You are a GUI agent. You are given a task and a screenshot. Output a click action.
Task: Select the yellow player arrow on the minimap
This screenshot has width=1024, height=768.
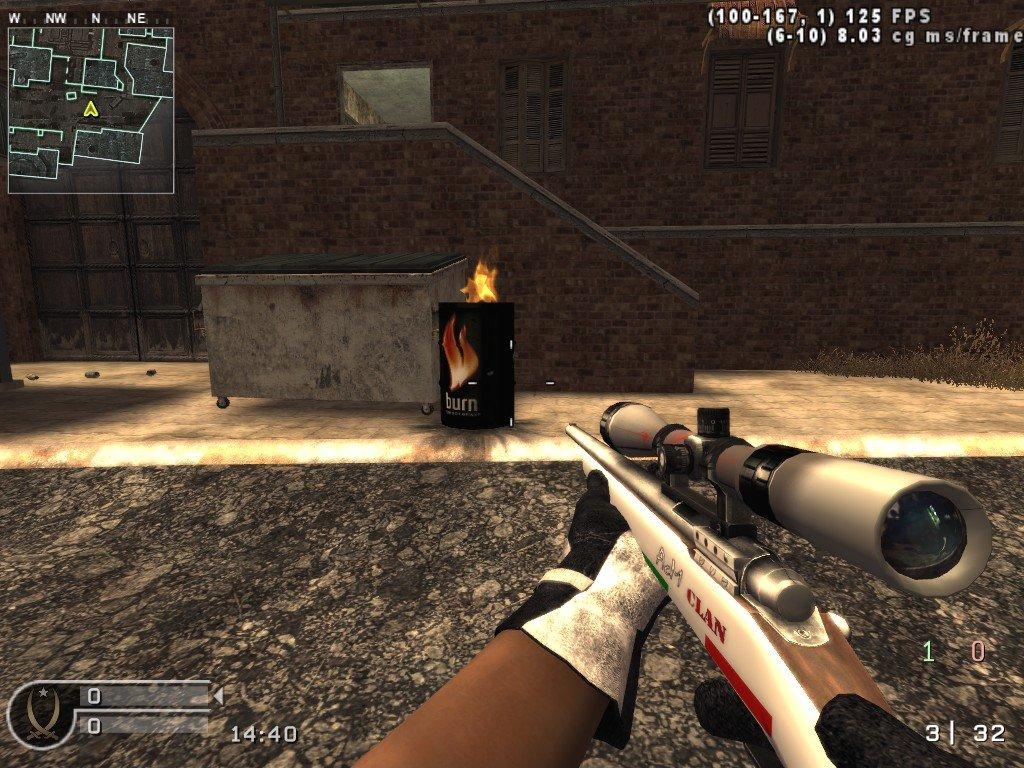coord(91,108)
